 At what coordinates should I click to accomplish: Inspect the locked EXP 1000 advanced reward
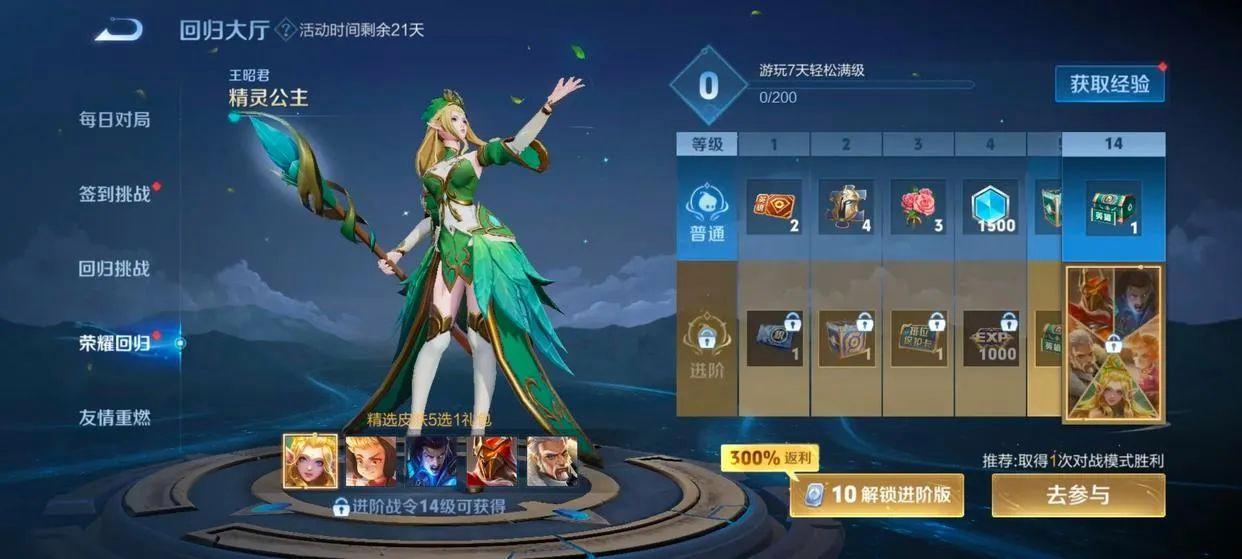click(x=990, y=338)
